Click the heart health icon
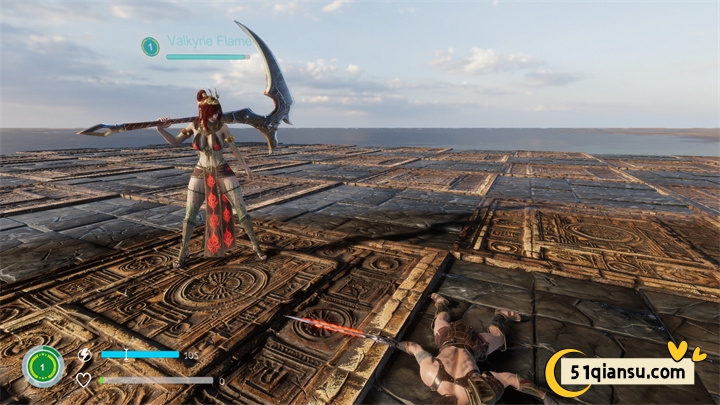The image size is (720, 405). (x=84, y=380)
